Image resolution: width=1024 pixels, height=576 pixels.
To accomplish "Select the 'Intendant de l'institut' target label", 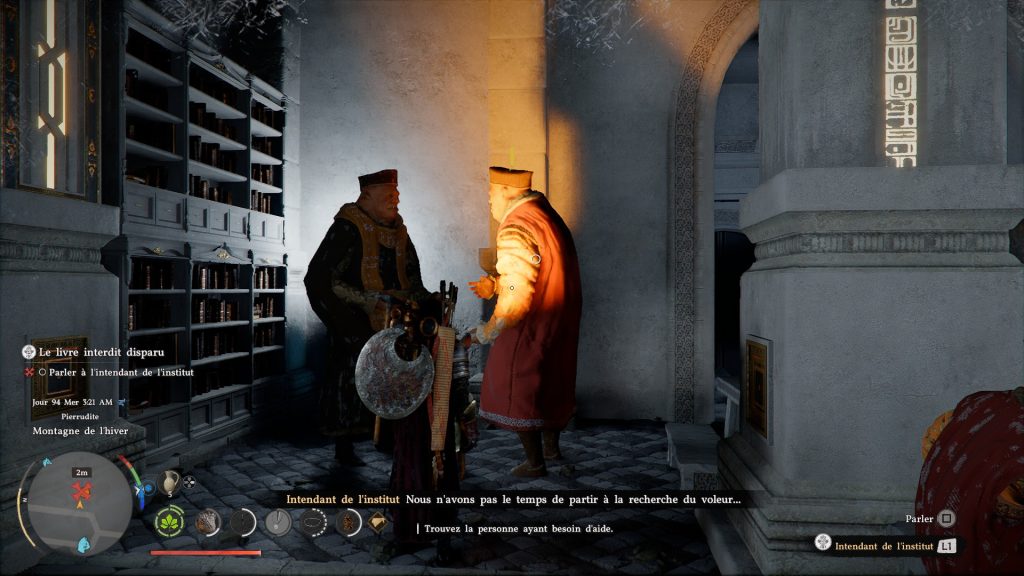I will pos(883,546).
